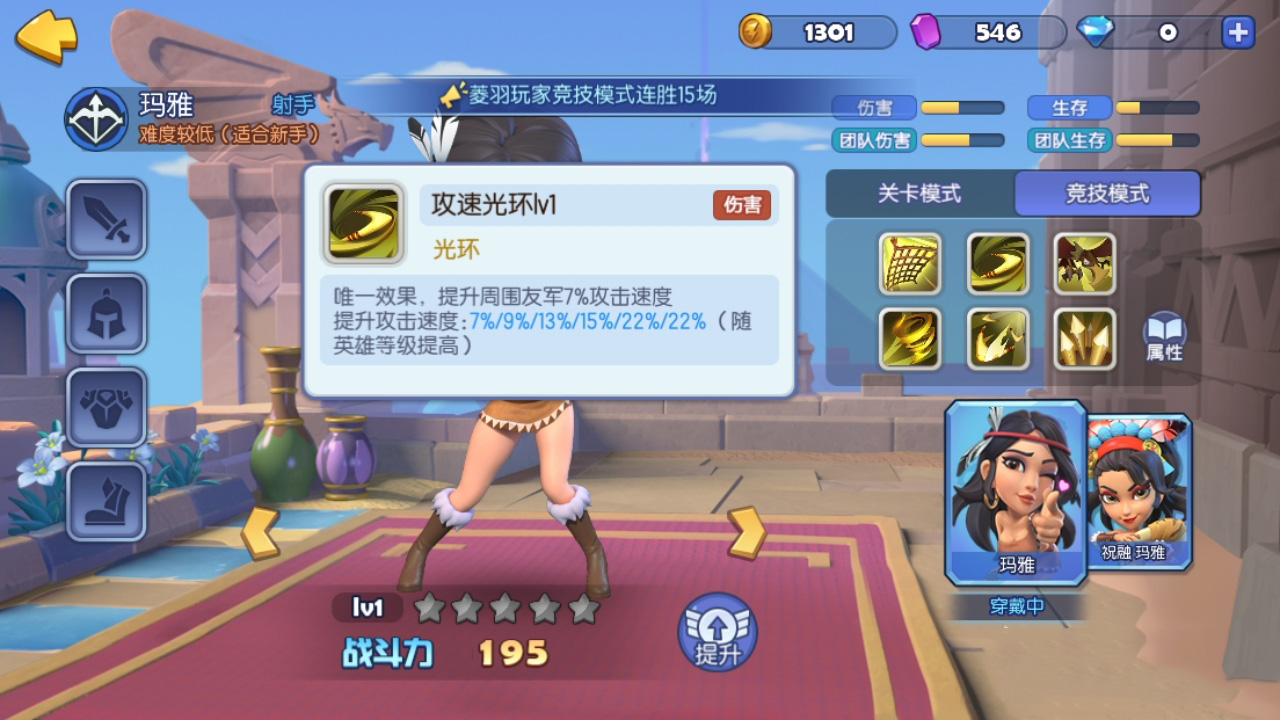Image resolution: width=1280 pixels, height=720 pixels.
Task: Select the dragon summon skill icon
Action: 1084,264
